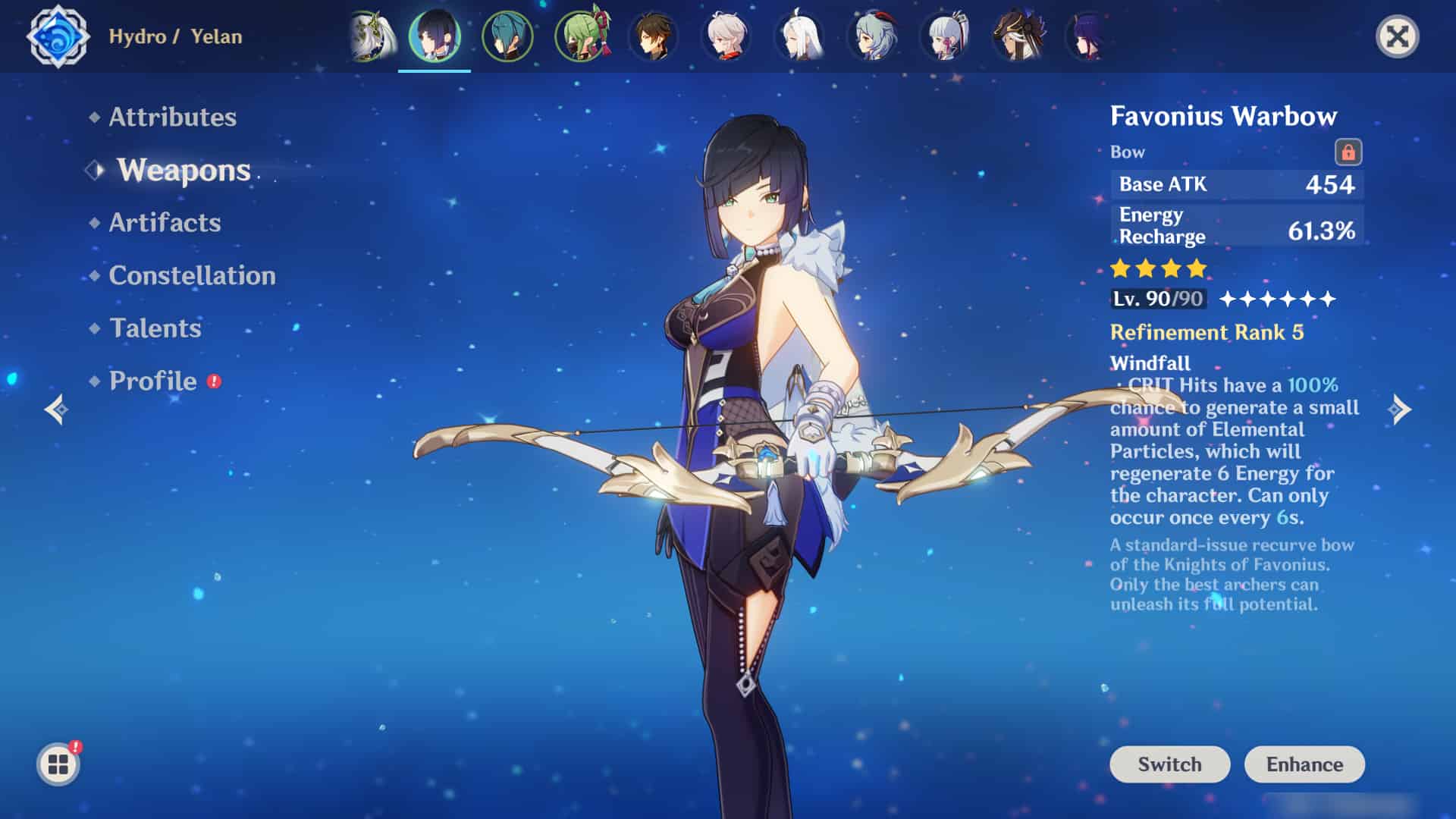This screenshot has width=1456, height=819.
Task: Go to the next character with right arrow
Action: 1400,409
